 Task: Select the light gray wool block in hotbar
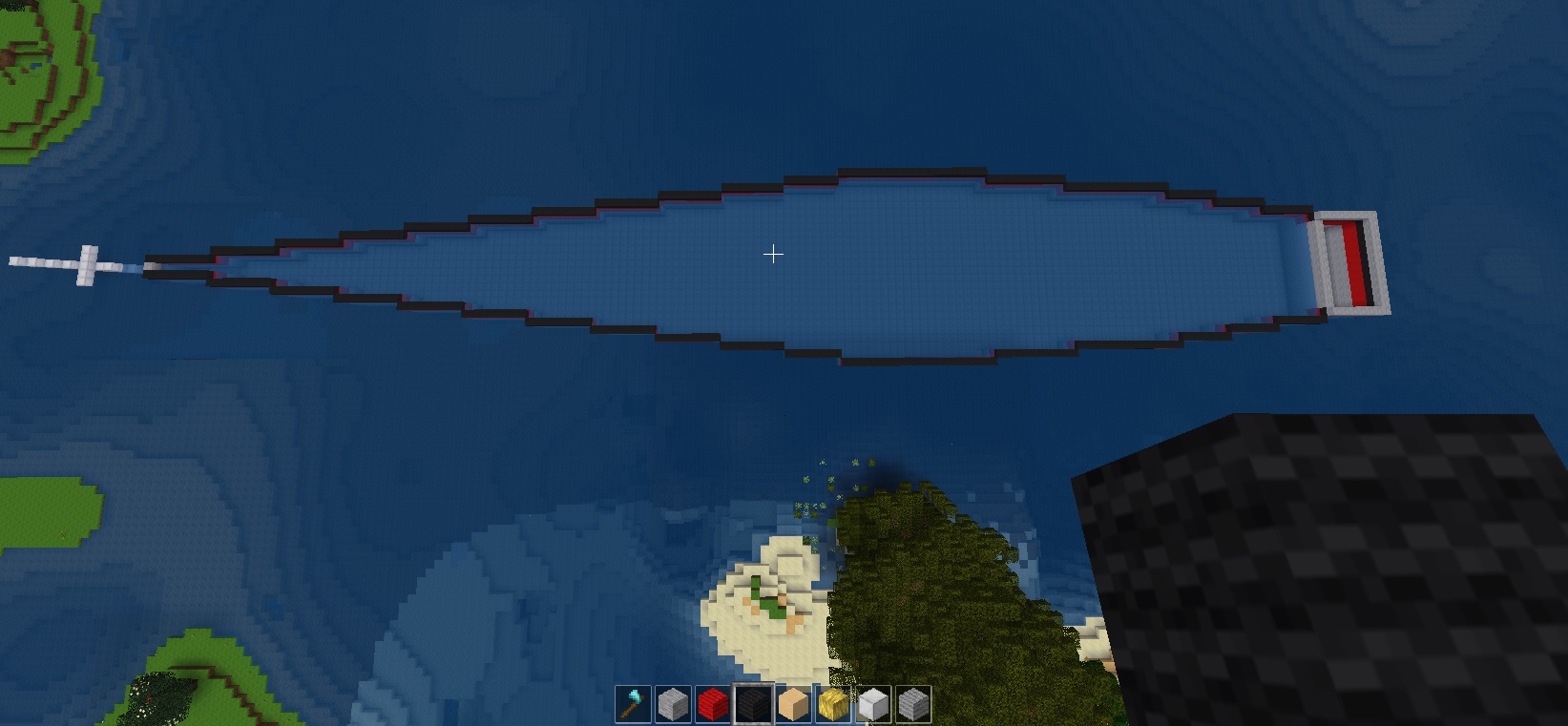(x=672, y=703)
